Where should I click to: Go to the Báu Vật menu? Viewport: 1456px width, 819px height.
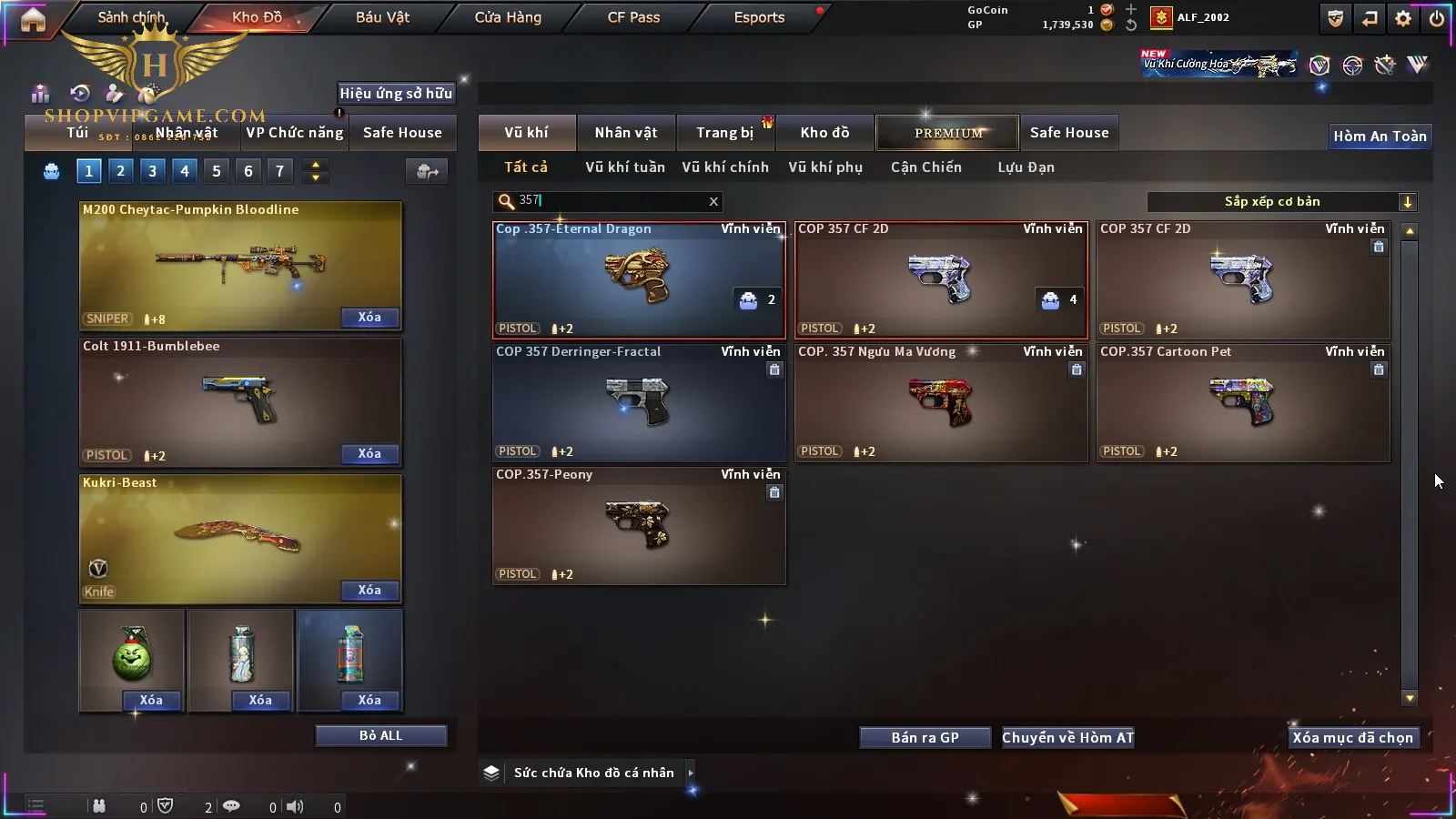(382, 17)
